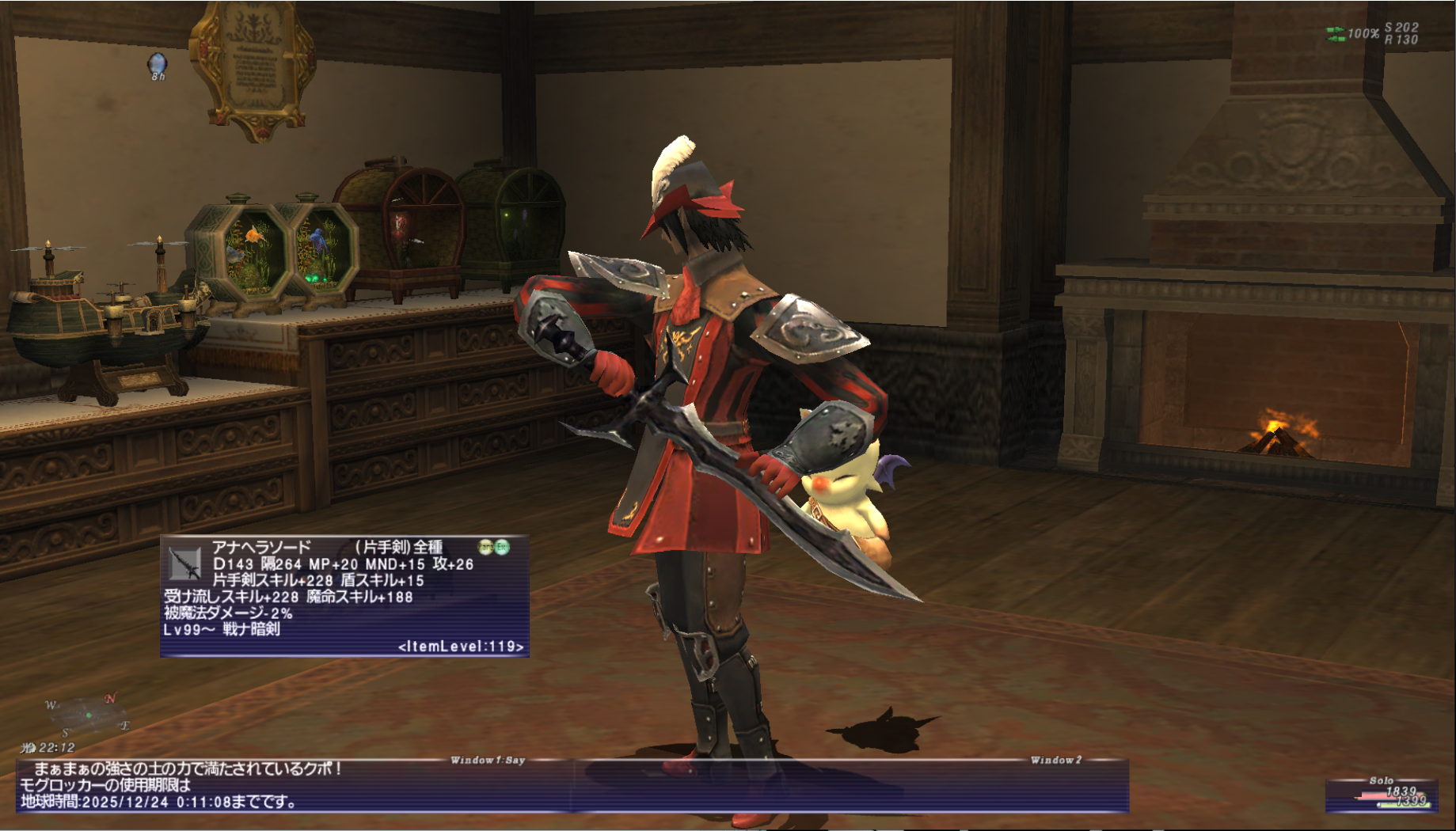Open the Window 1 Say chat log

295,786
